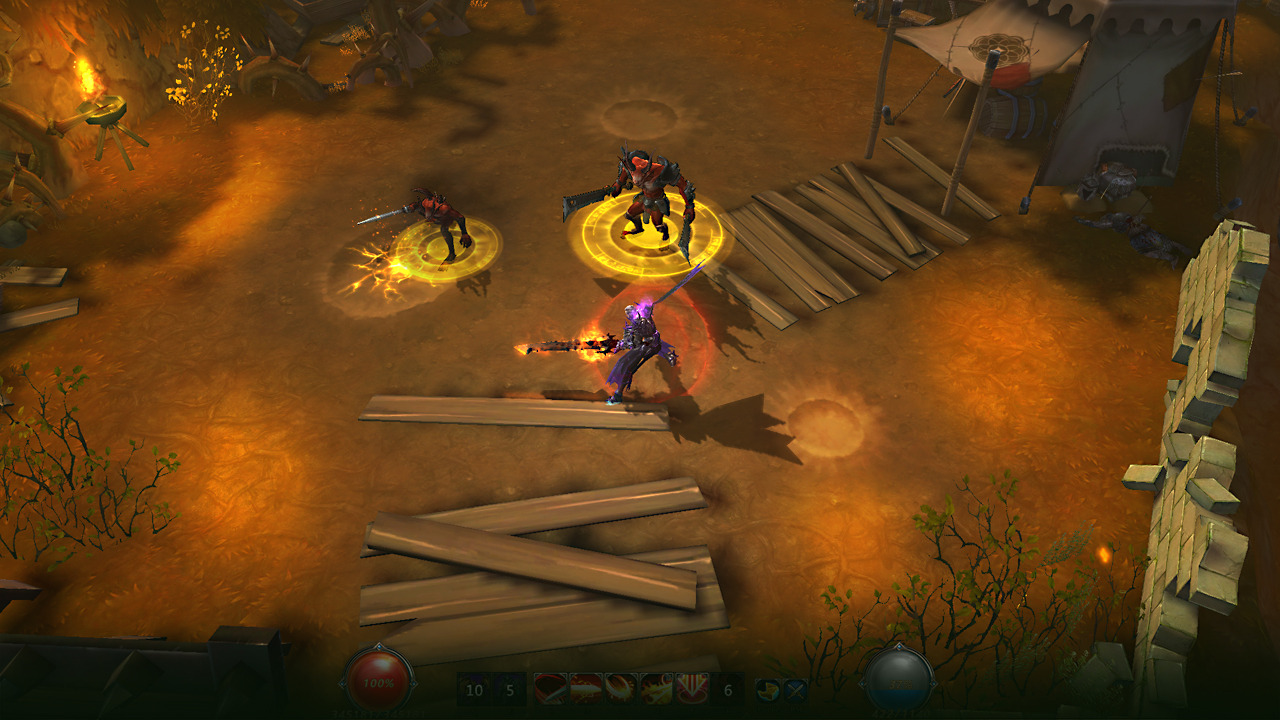Activate the red sword slash skill
1280x720 pixels.
(x=551, y=689)
